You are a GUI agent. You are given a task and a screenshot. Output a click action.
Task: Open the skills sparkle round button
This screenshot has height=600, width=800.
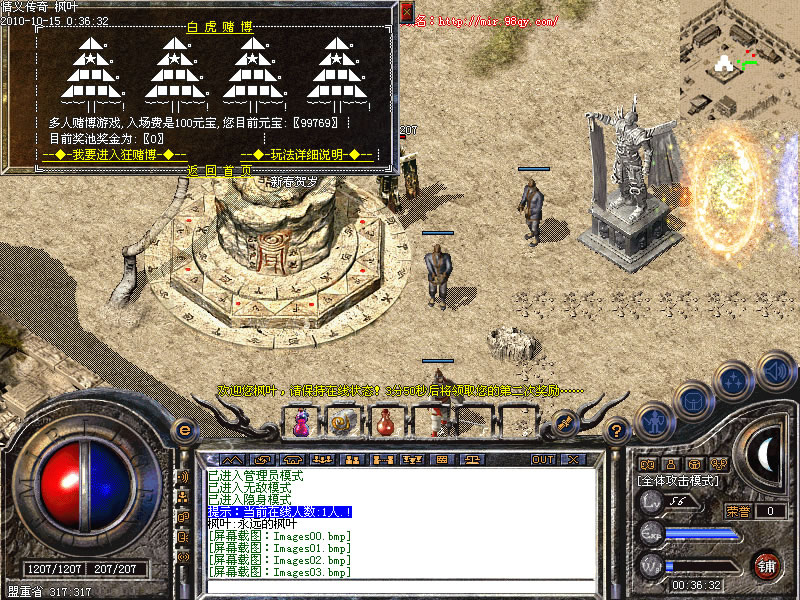point(733,381)
